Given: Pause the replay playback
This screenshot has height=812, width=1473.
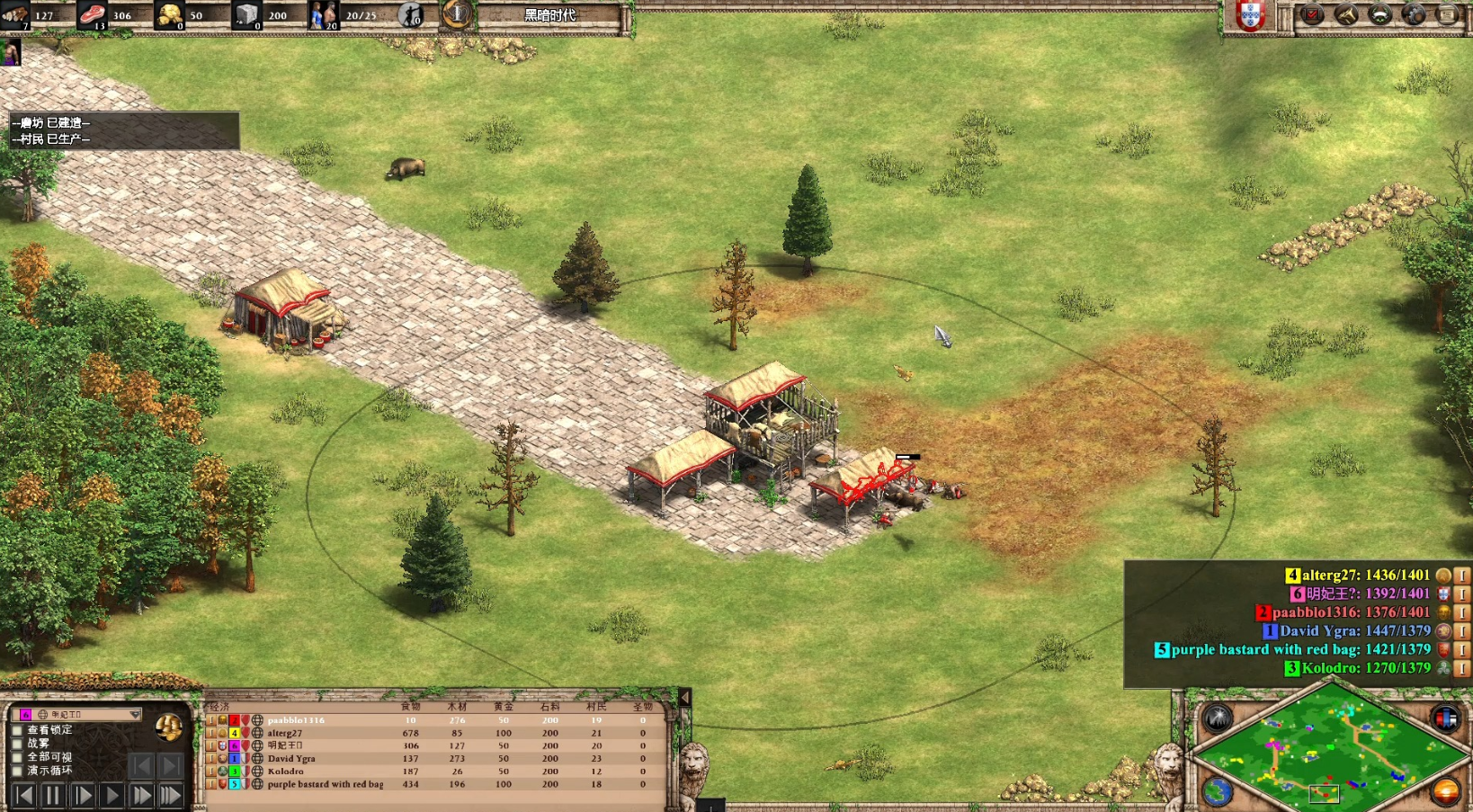Looking at the screenshot, I should point(52,795).
